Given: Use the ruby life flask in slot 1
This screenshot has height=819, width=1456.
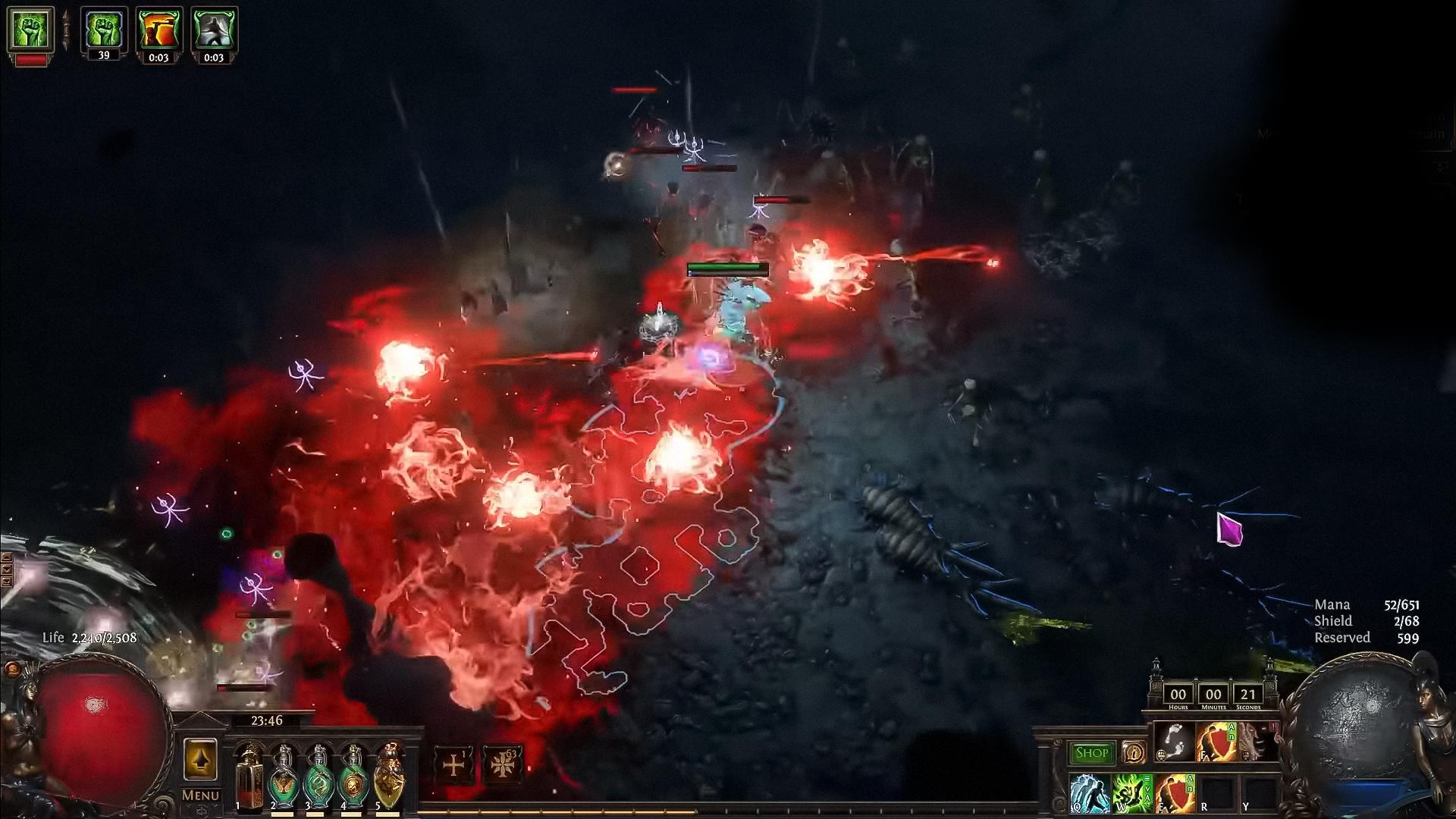Looking at the screenshot, I should click(251, 779).
